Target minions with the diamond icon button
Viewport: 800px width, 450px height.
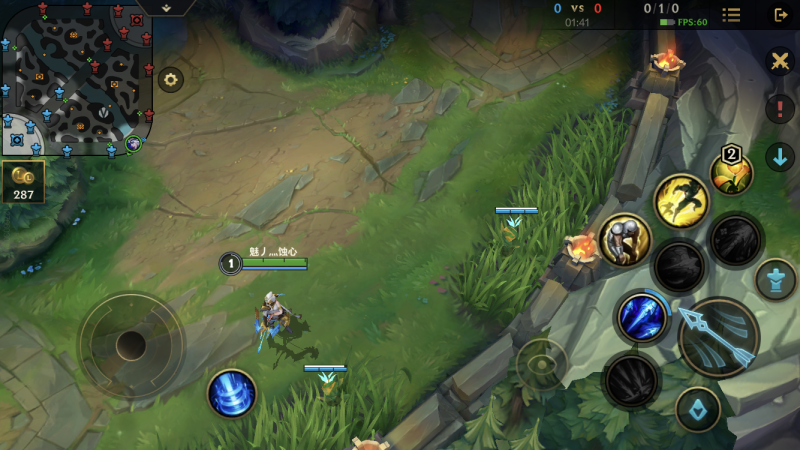698,409
